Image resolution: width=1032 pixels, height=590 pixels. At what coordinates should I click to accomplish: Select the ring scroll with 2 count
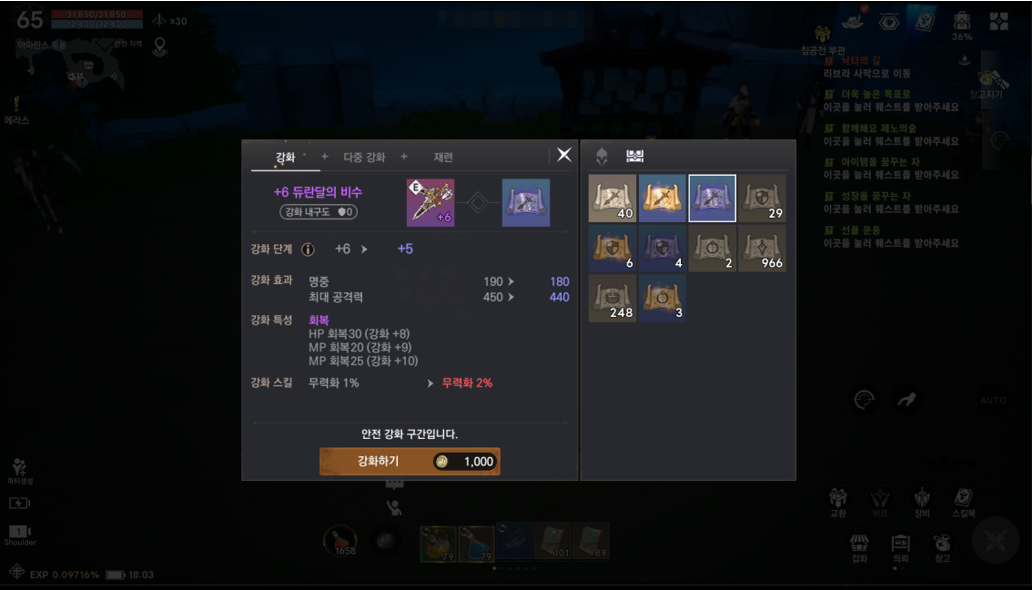712,248
